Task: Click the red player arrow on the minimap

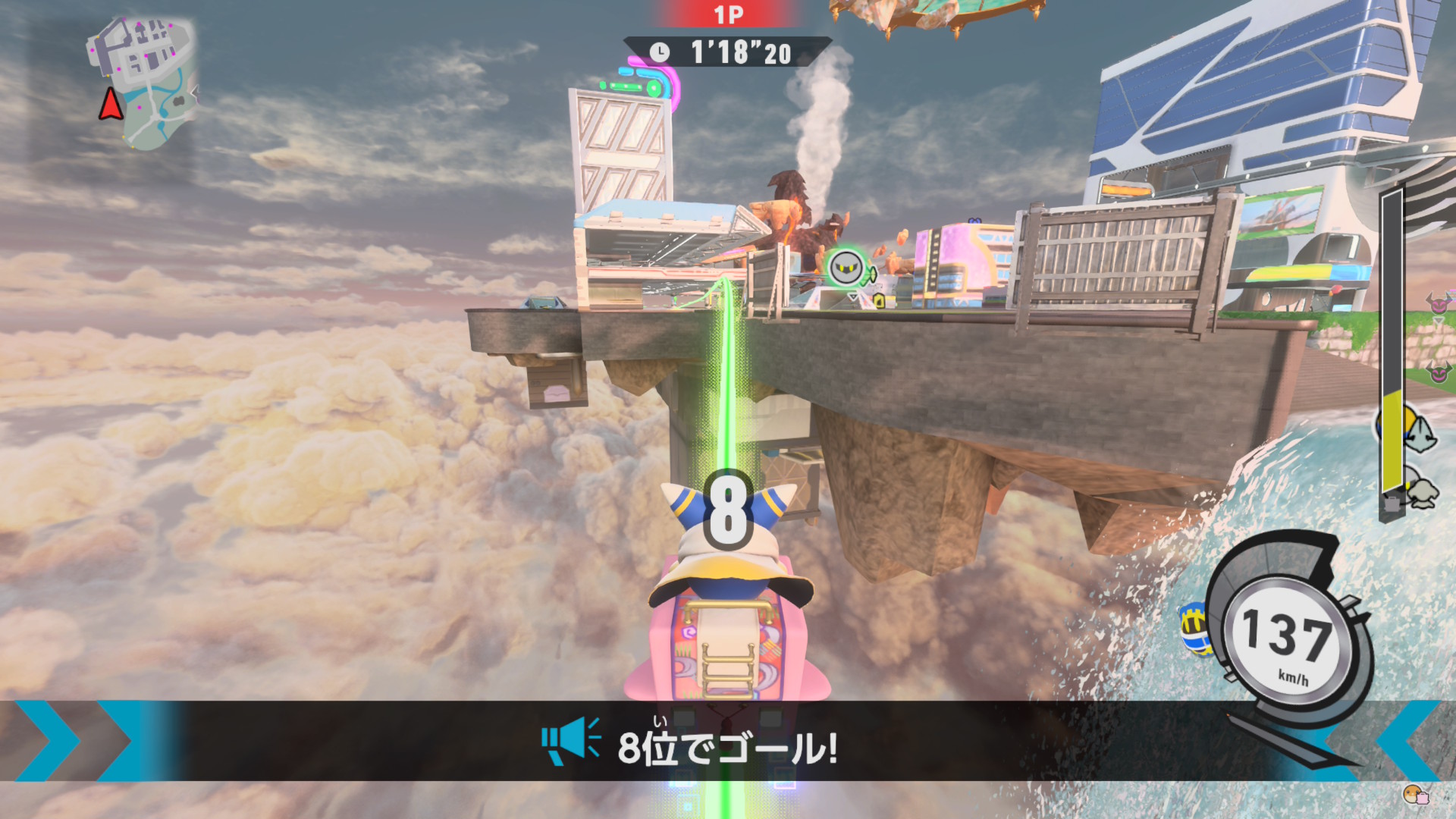Action: [111, 105]
